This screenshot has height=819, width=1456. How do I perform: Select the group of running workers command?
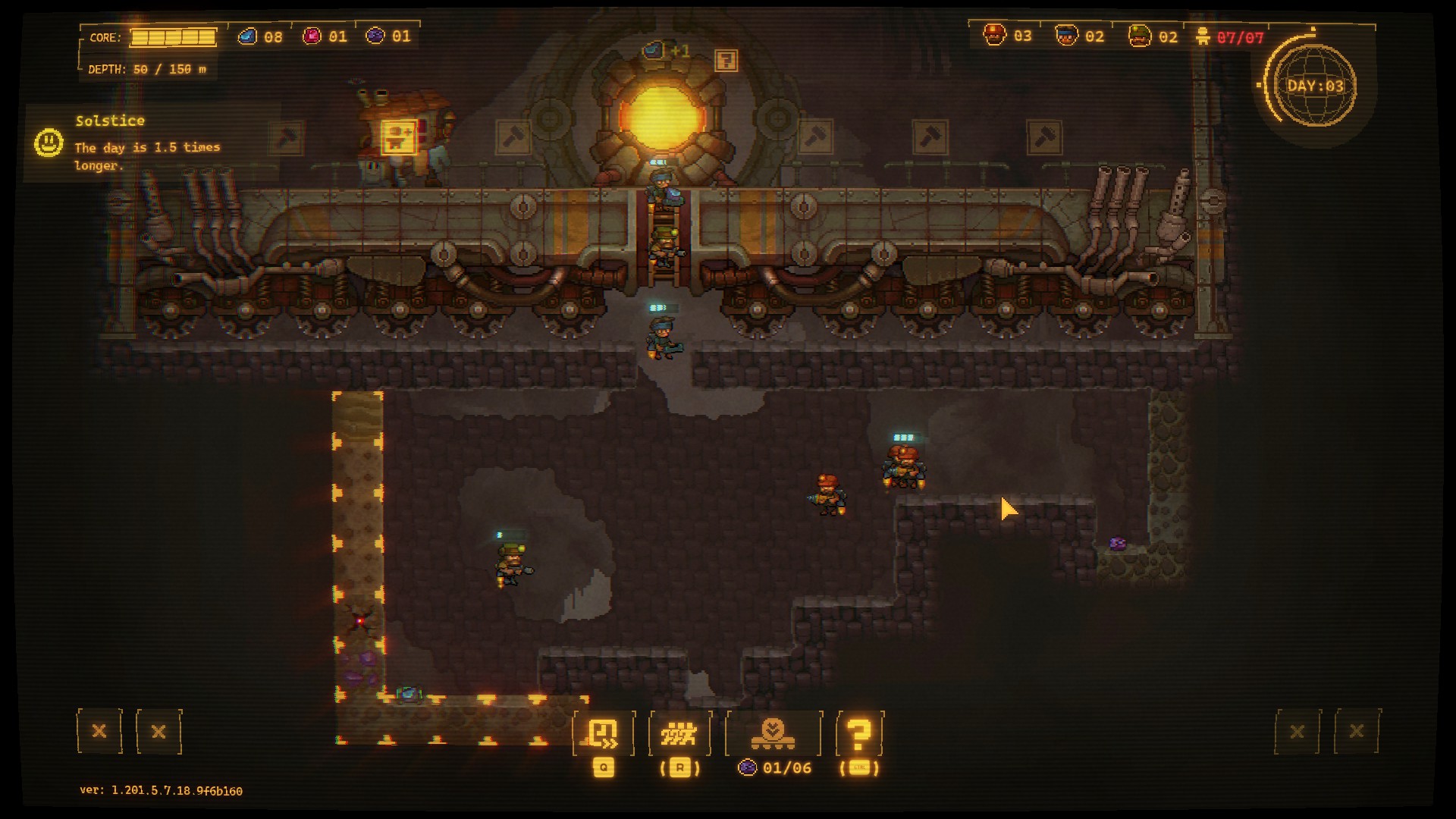click(679, 733)
